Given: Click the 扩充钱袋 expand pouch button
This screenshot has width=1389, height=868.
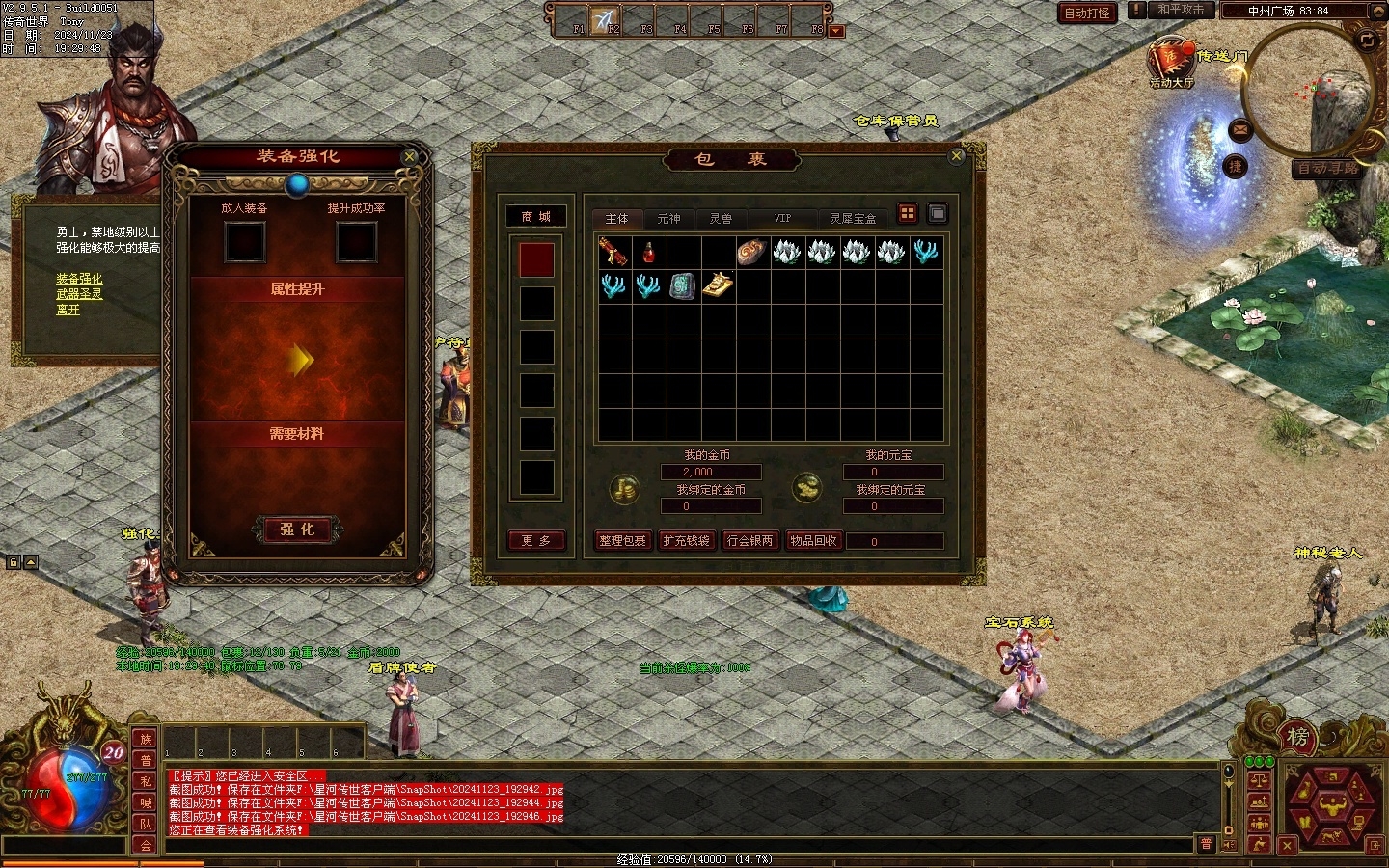Looking at the screenshot, I should click(x=686, y=541).
